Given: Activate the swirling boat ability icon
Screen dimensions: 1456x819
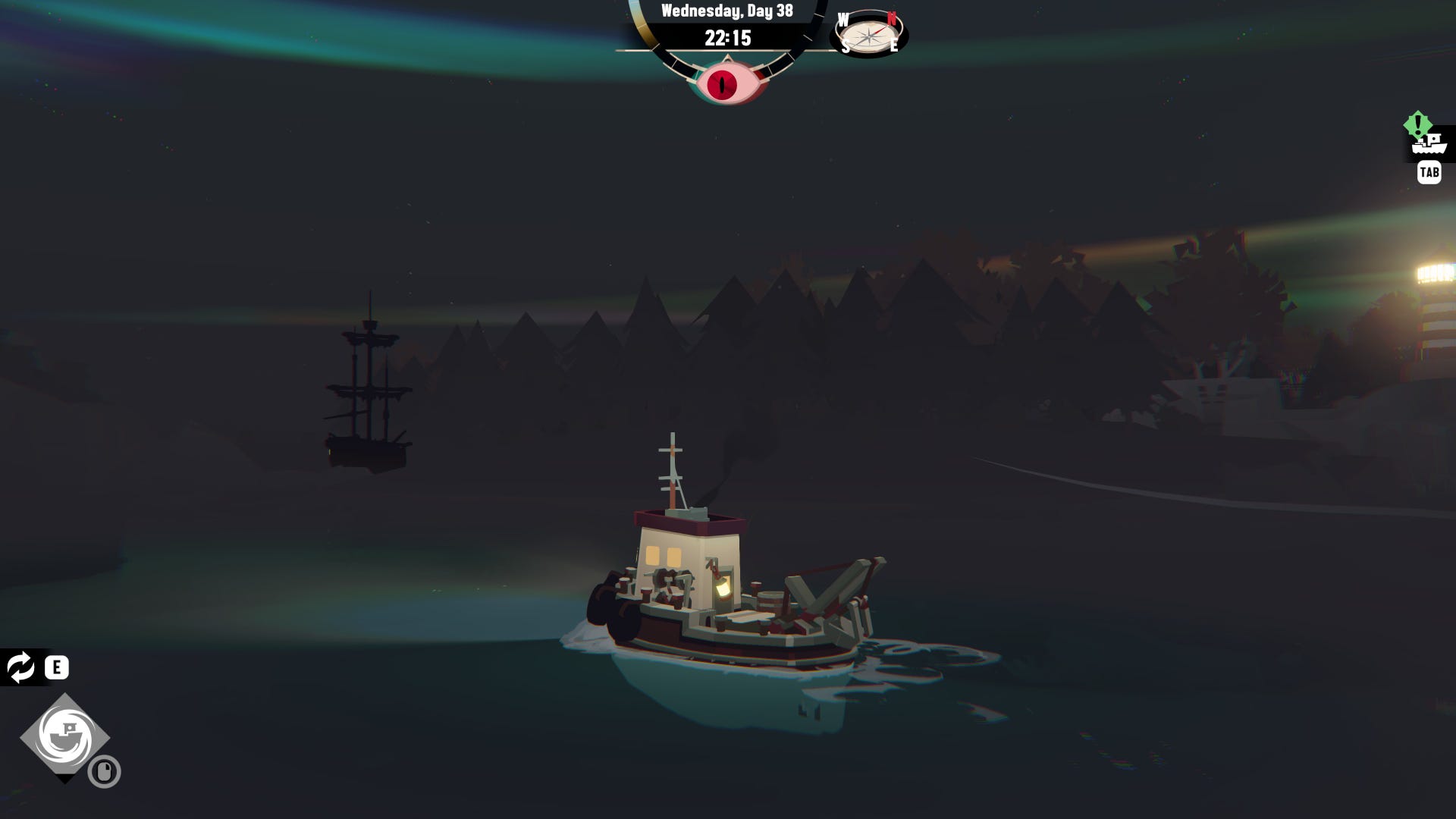Looking at the screenshot, I should point(65,736).
